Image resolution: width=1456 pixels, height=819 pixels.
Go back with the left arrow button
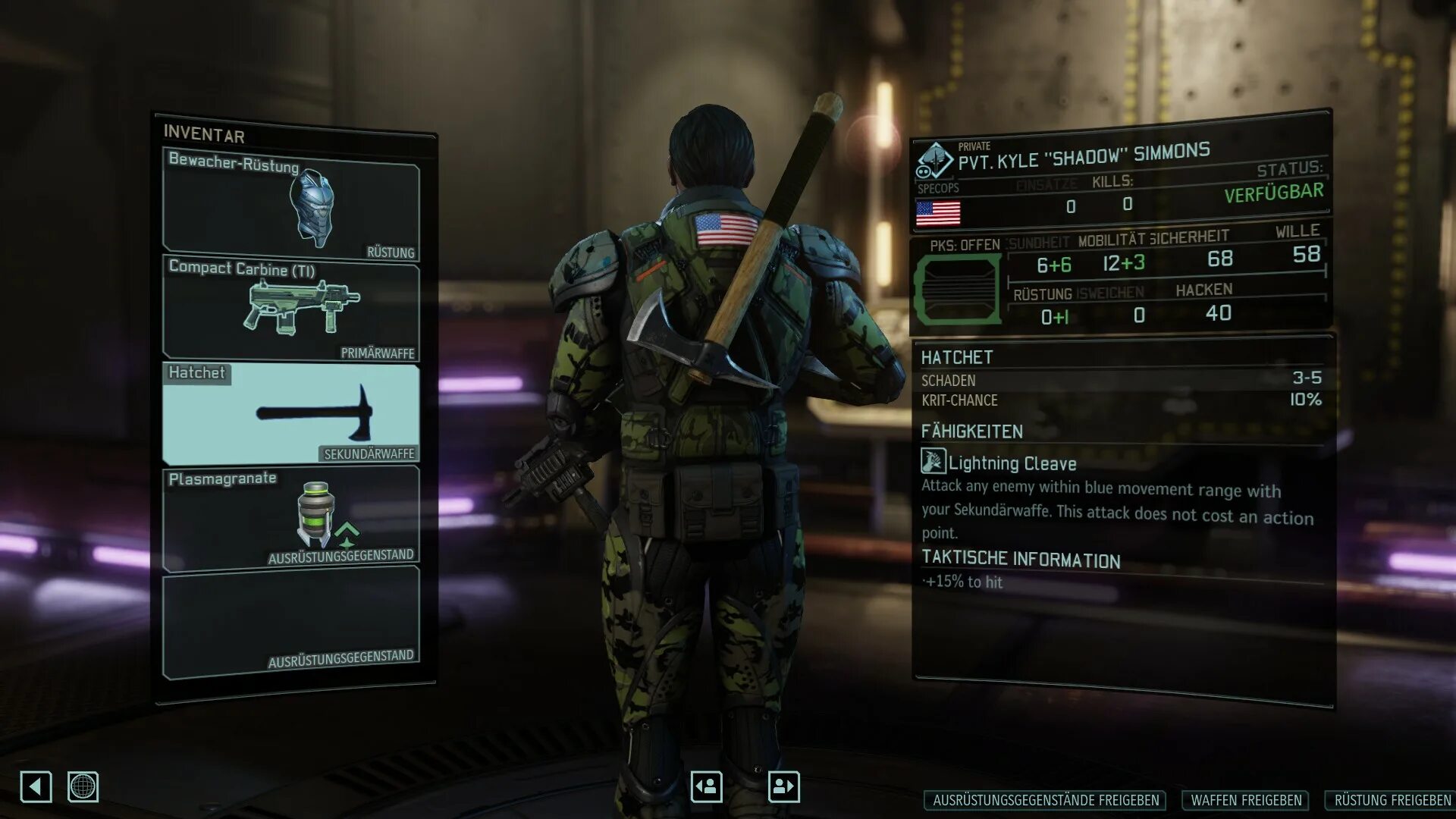coord(36,786)
